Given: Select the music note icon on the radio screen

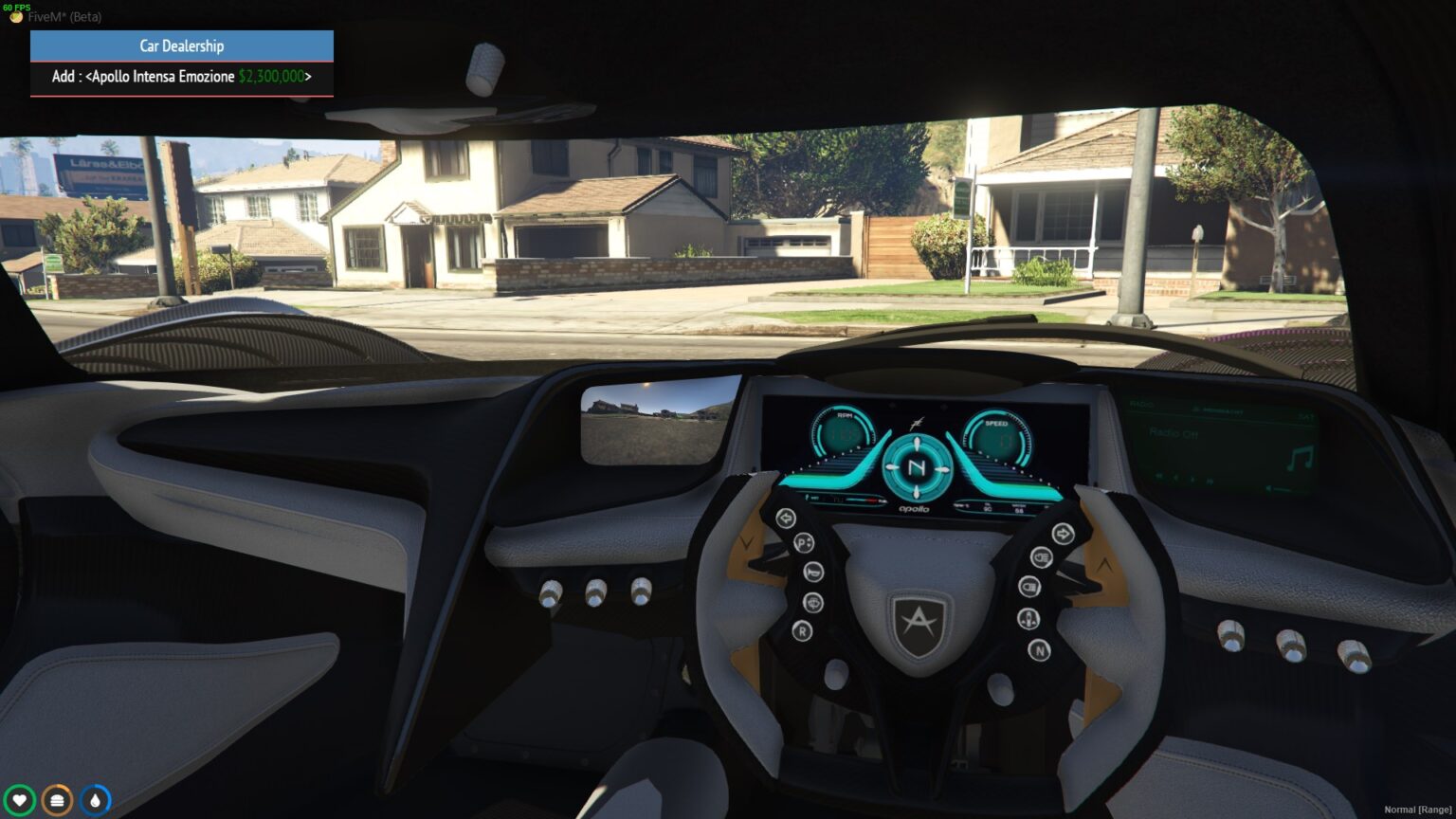Looking at the screenshot, I should pyautogui.click(x=1301, y=457).
